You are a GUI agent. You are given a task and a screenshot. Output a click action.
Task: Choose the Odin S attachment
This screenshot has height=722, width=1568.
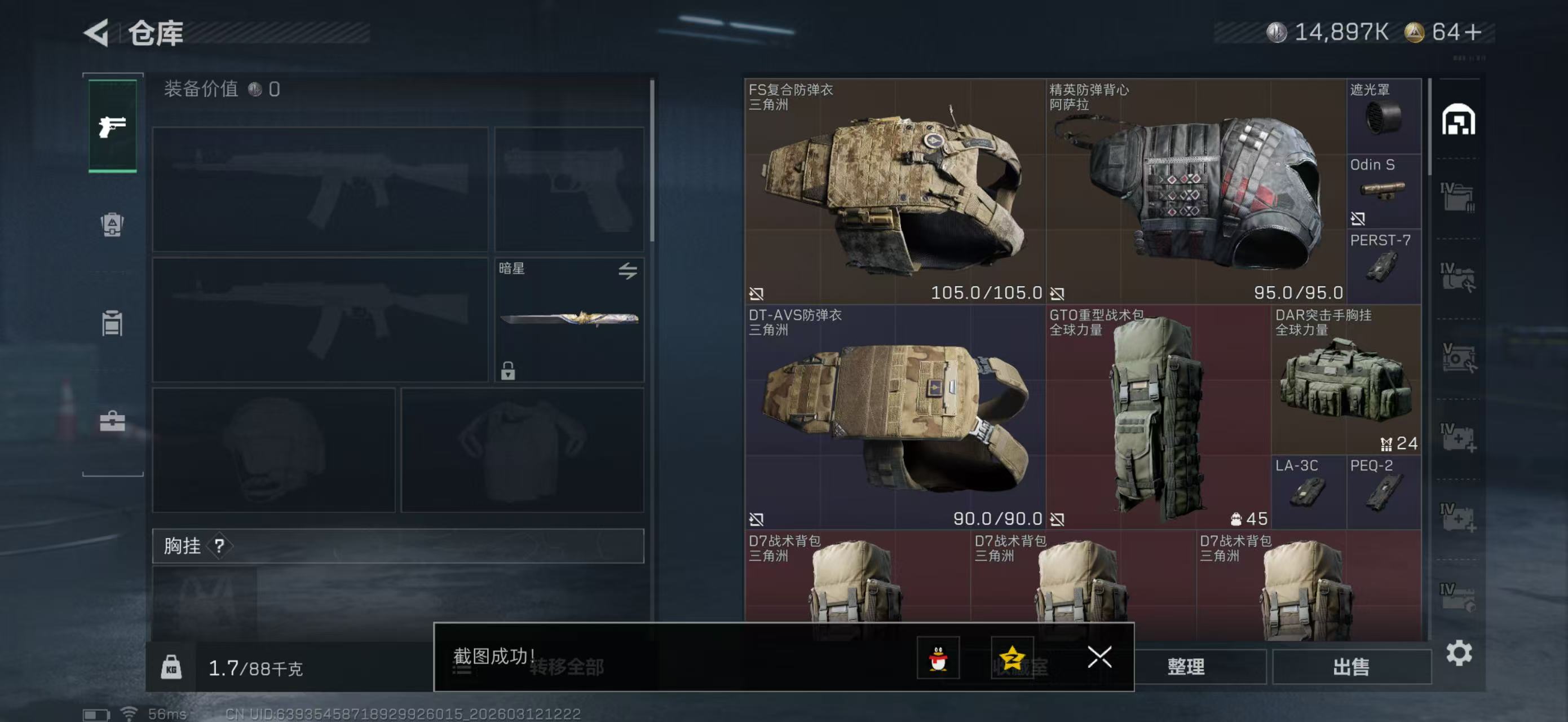pos(1384,191)
